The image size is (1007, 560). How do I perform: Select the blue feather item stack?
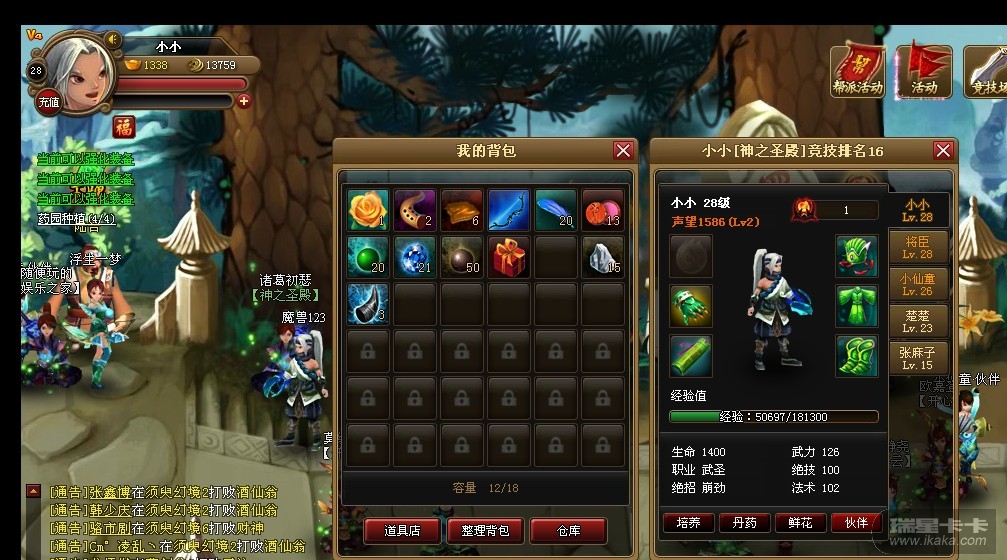click(556, 210)
